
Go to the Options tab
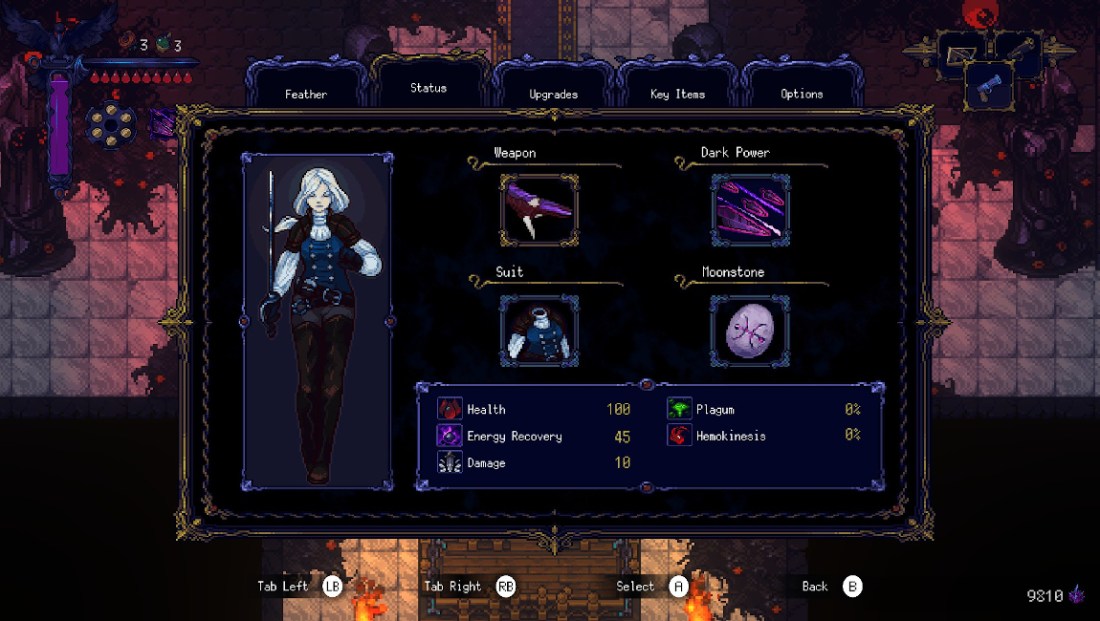point(801,93)
